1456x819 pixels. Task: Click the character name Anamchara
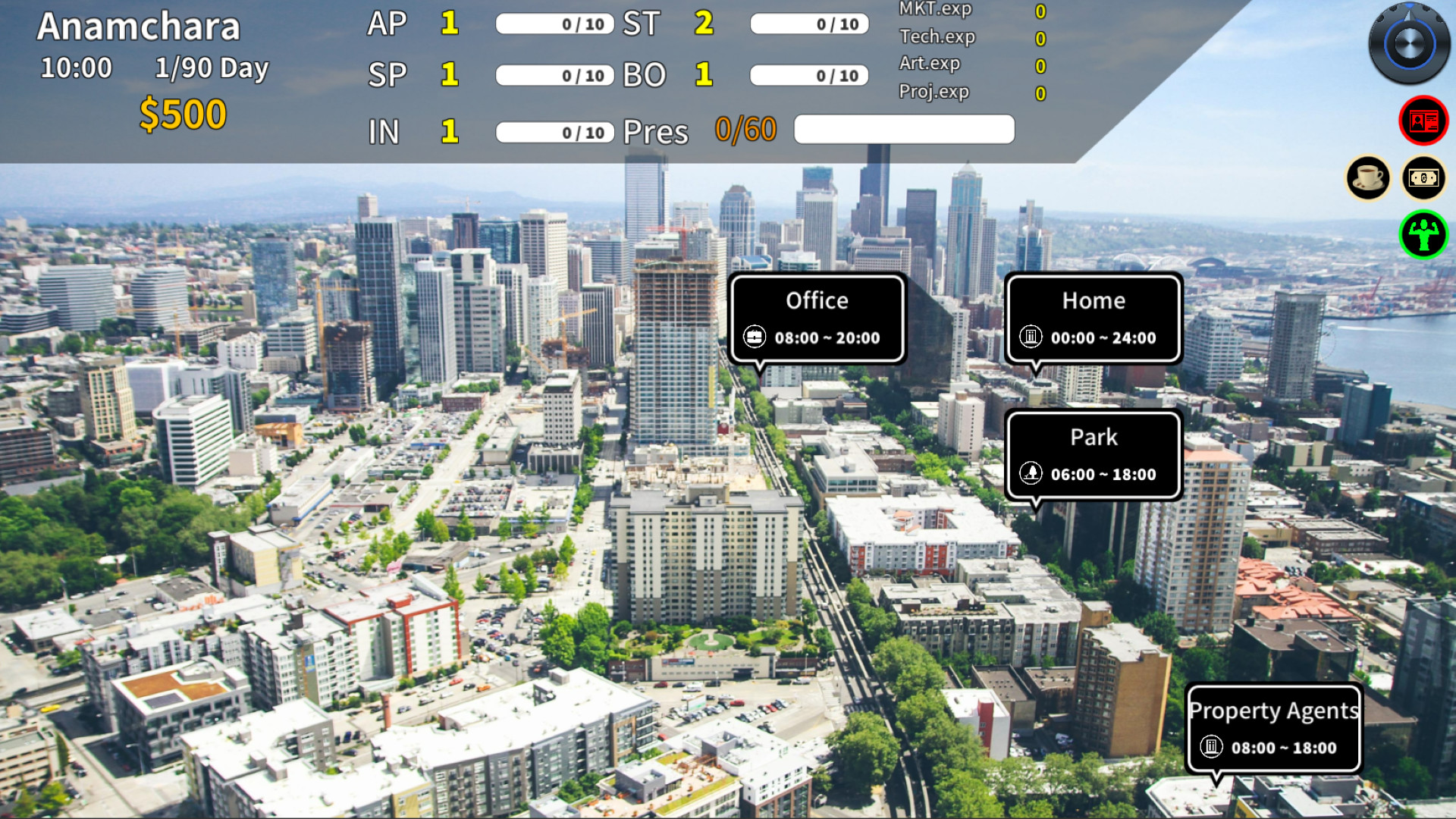[139, 25]
